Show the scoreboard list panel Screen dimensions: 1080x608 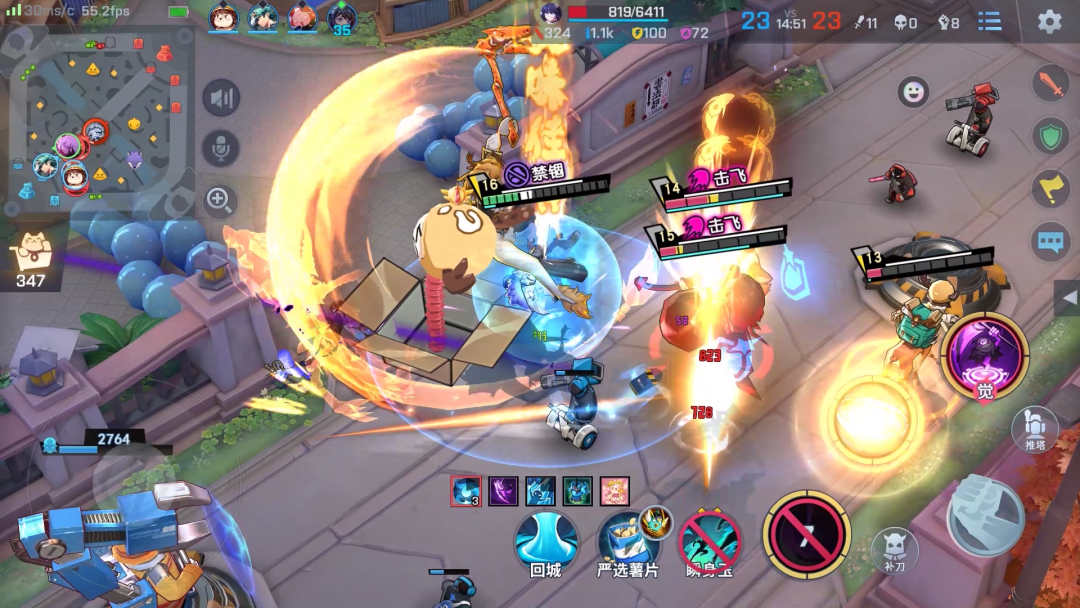click(x=989, y=21)
